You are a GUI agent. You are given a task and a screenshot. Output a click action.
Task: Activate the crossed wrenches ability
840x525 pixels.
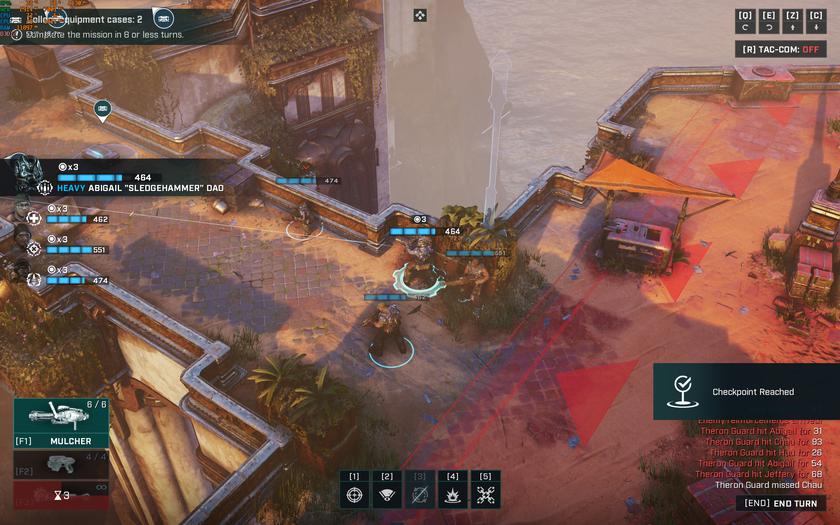click(x=486, y=495)
